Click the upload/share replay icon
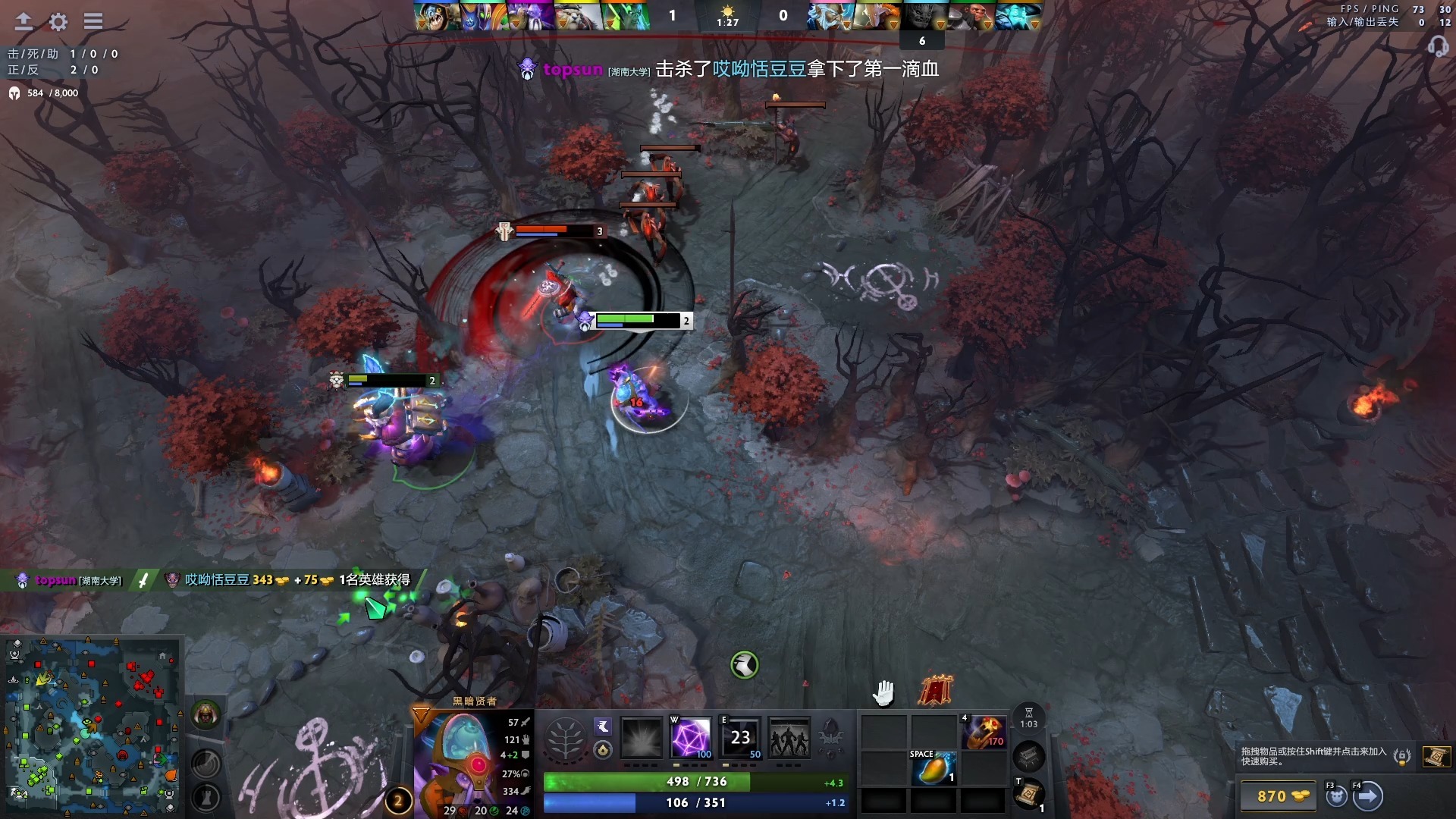Viewport: 1456px width, 819px height. [x=23, y=22]
